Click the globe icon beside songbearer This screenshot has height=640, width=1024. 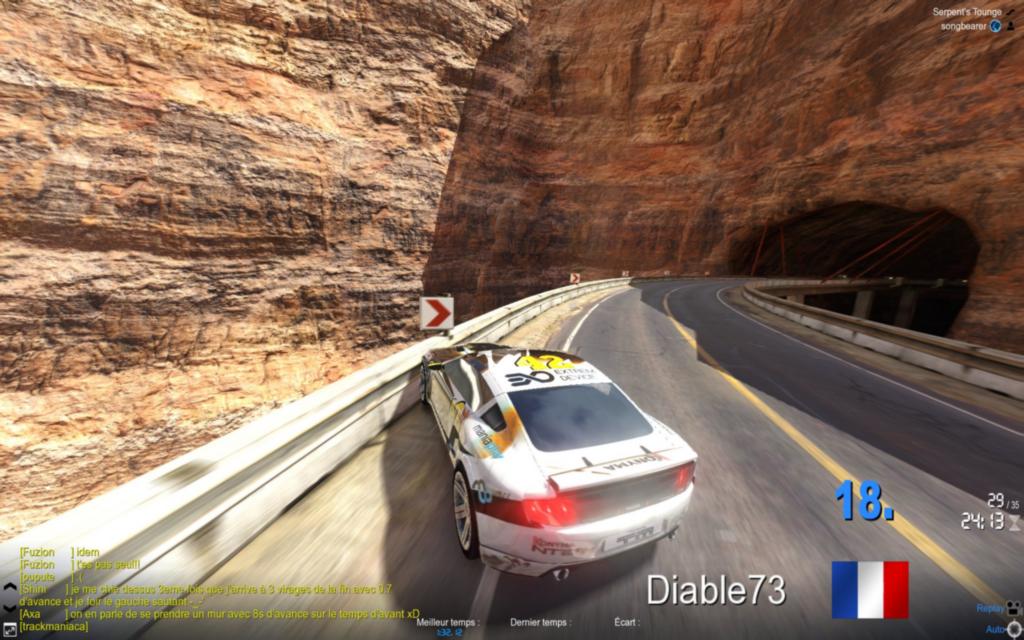(996, 26)
